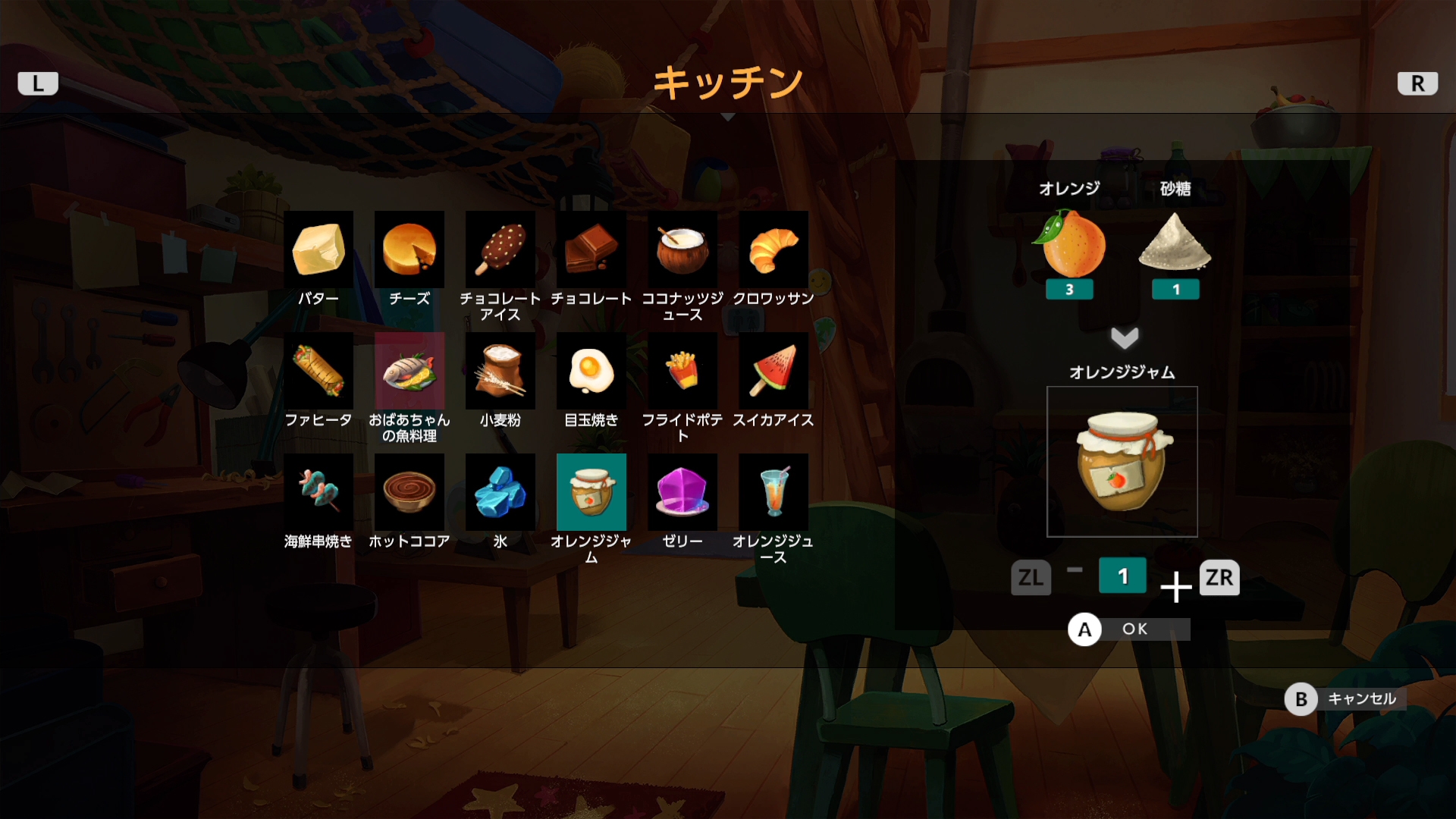Pick the ゼリー (jelly) recipe icon

click(x=682, y=491)
